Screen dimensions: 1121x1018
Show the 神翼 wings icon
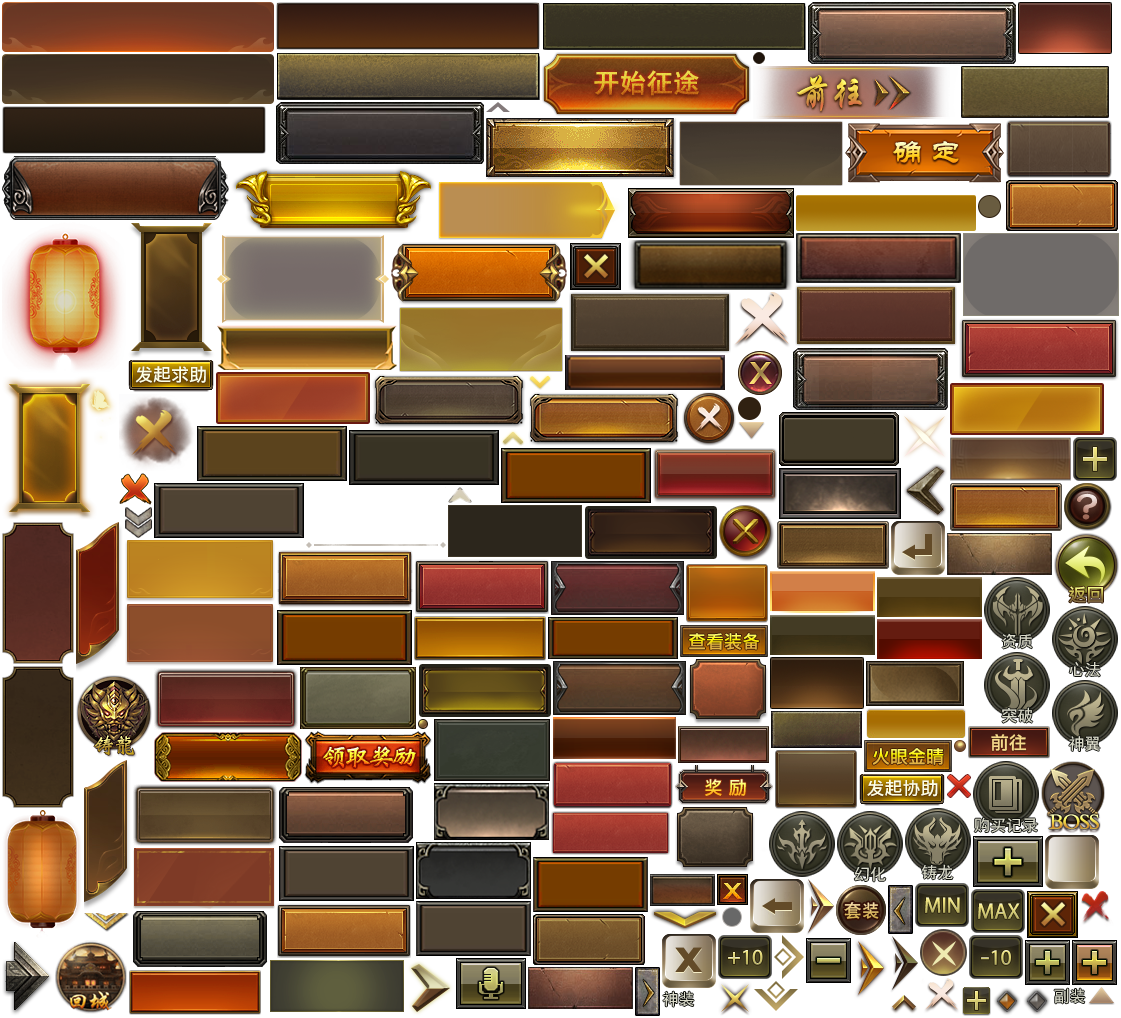pyautogui.click(x=1085, y=713)
